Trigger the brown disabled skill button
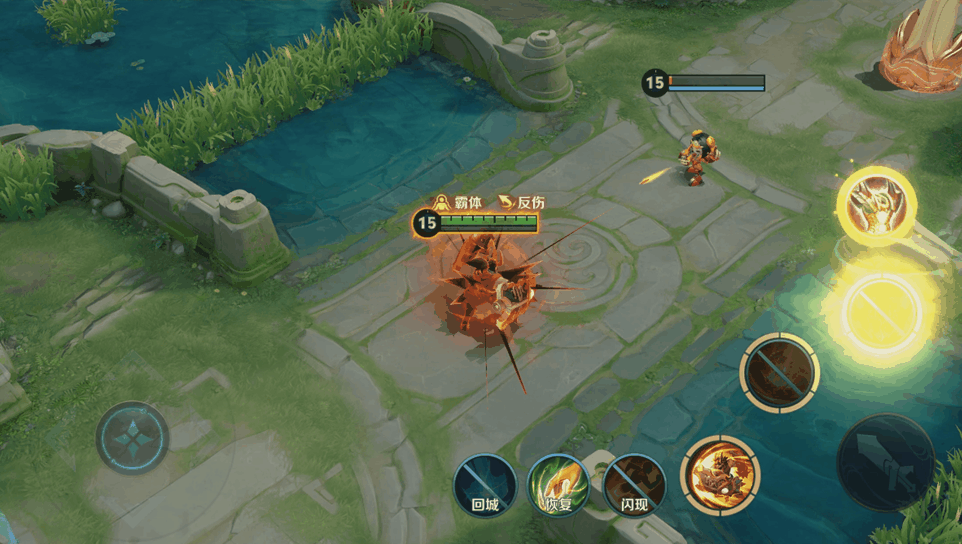Screen dimensions: 962x544 (779, 372)
